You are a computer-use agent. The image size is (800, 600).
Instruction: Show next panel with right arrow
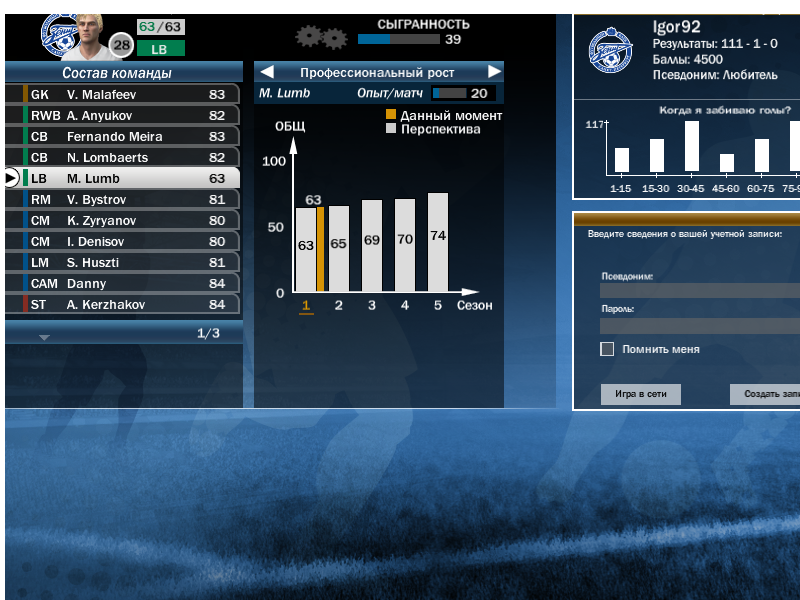[x=494, y=72]
